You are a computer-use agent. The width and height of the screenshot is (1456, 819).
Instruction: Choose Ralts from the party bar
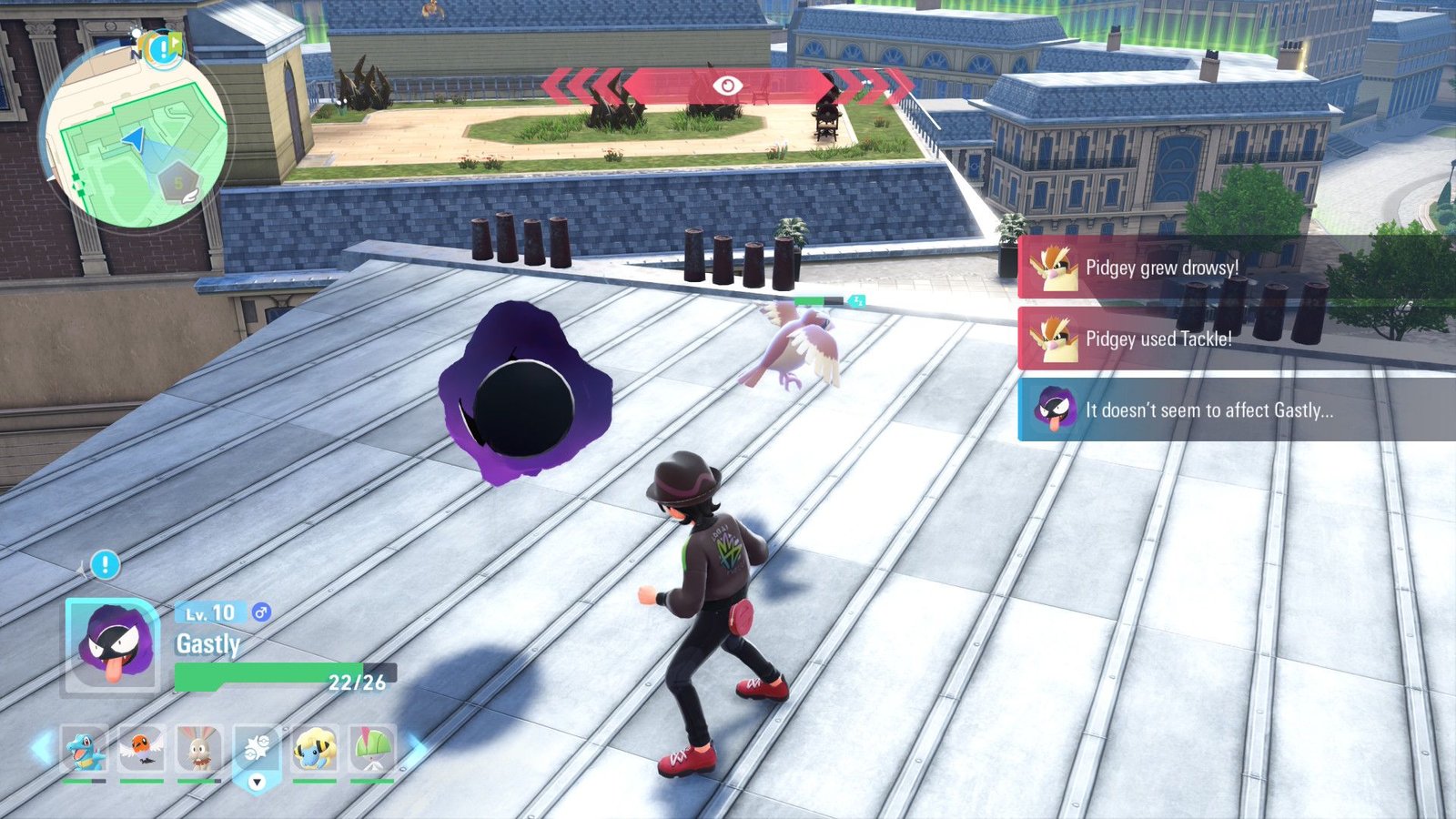[x=372, y=750]
